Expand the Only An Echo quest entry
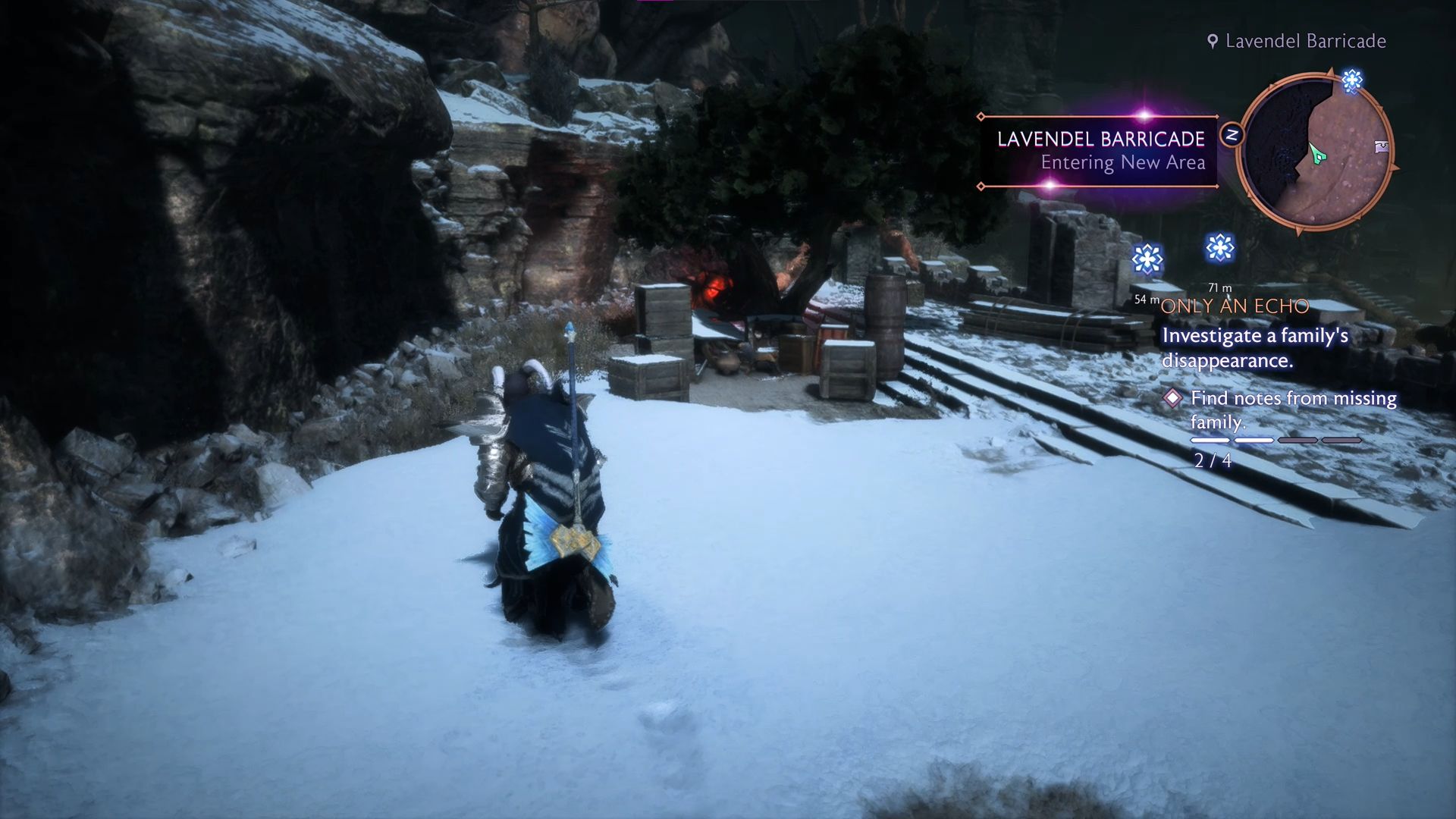 pyautogui.click(x=1235, y=306)
